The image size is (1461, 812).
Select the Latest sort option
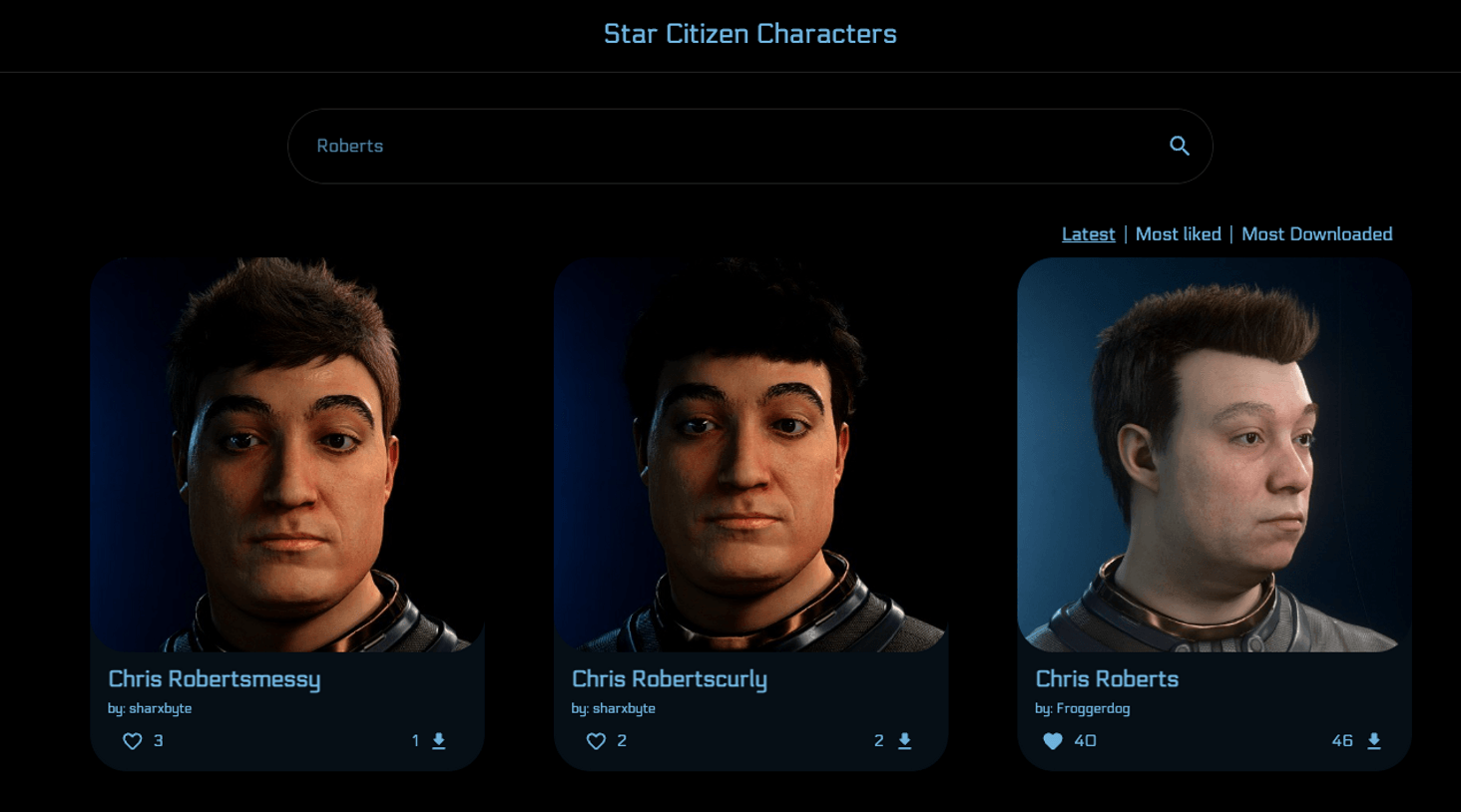click(1088, 233)
